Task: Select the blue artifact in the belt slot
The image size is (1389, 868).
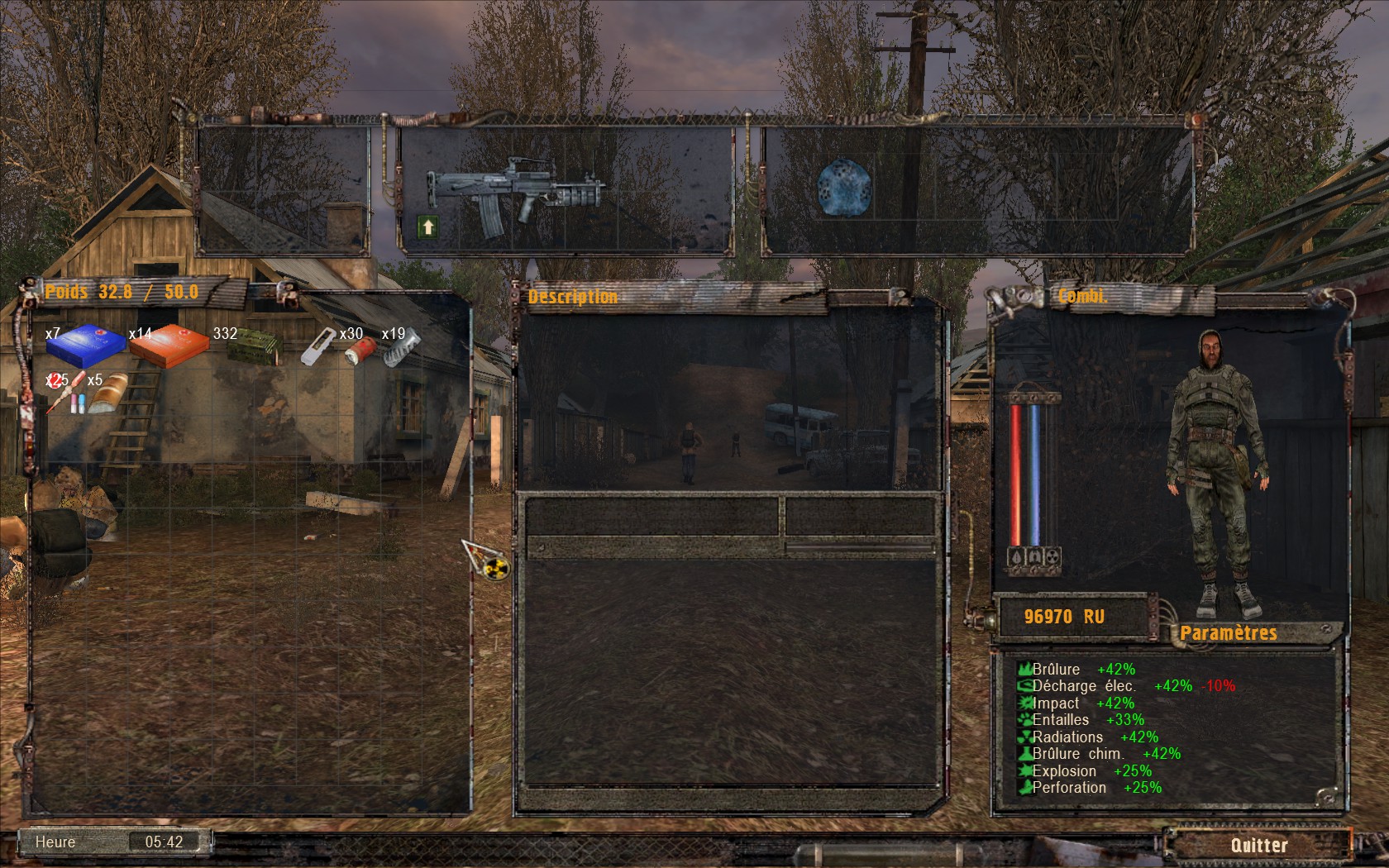Action: tap(843, 188)
